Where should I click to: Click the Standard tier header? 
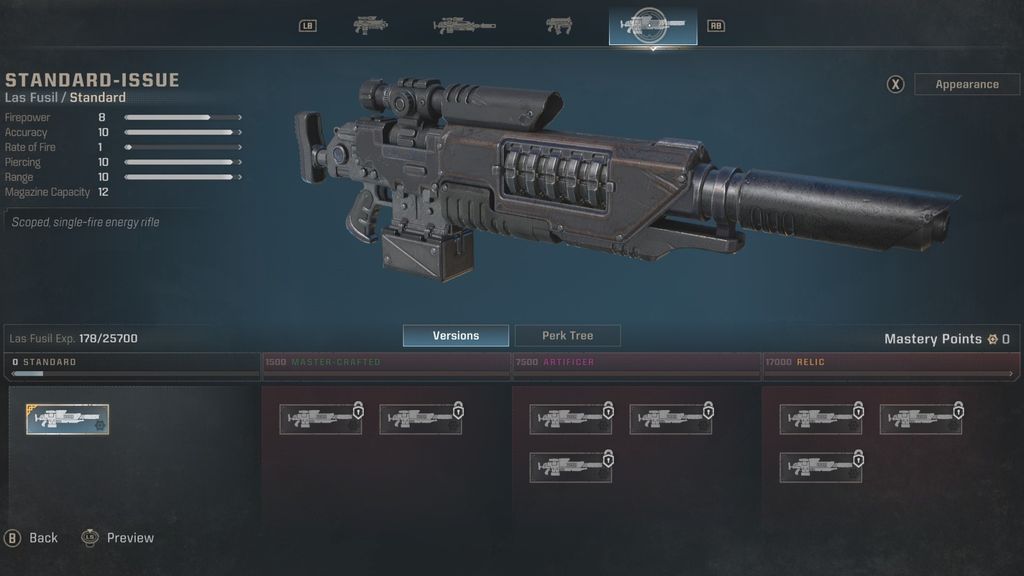point(133,362)
